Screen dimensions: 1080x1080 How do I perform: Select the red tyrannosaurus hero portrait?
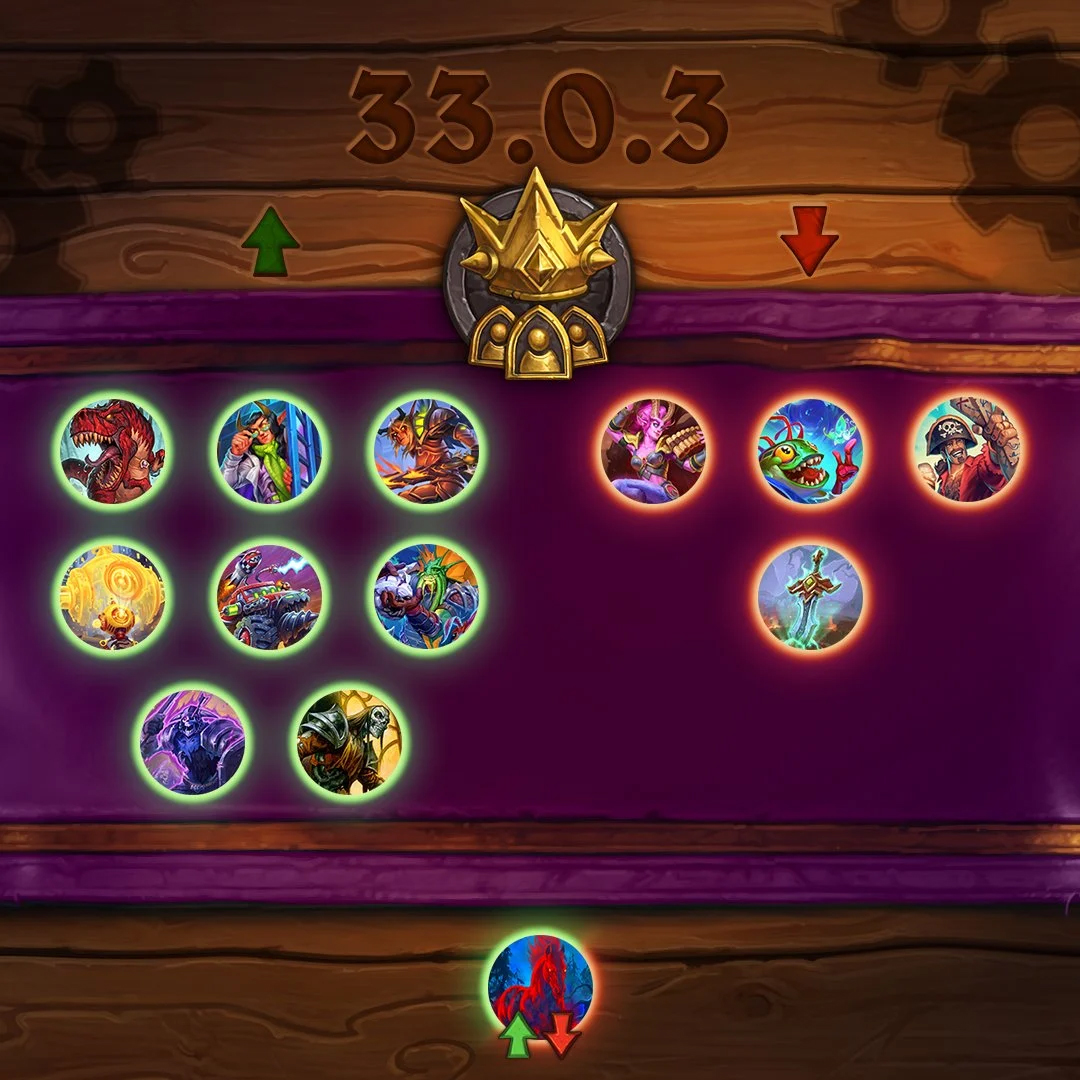tap(113, 451)
